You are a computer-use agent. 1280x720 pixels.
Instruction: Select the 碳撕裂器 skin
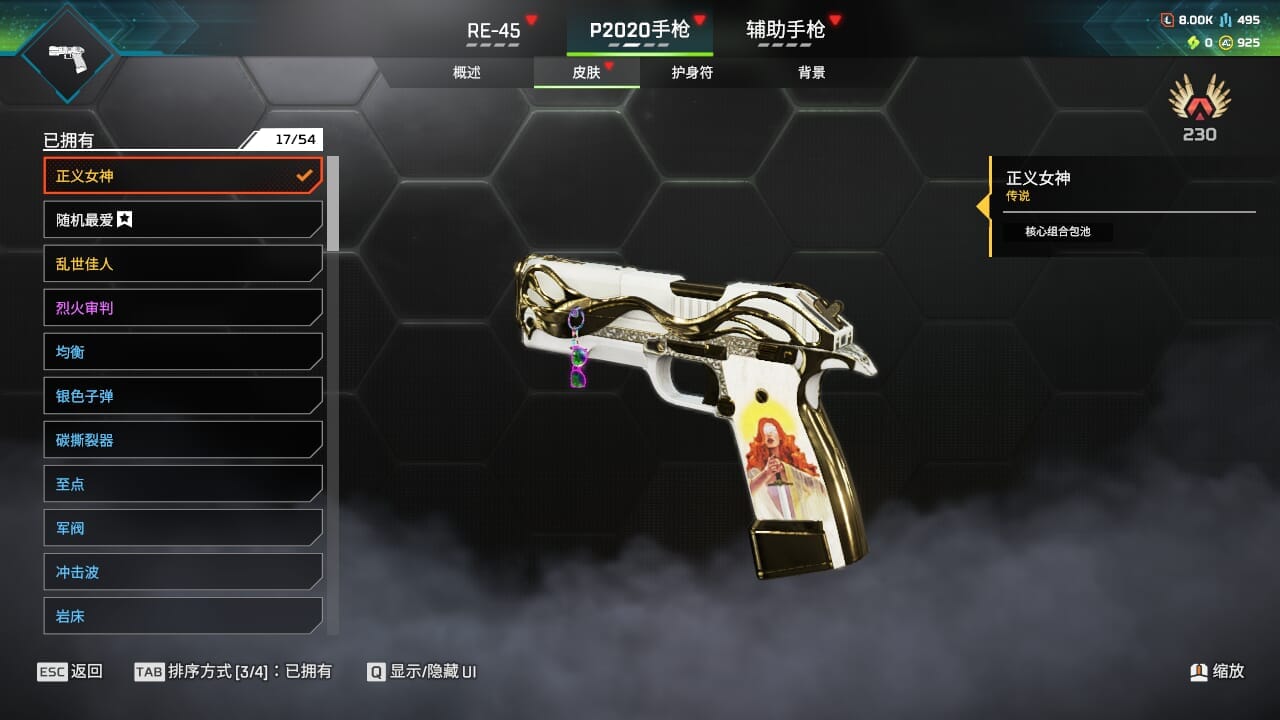click(183, 440)
